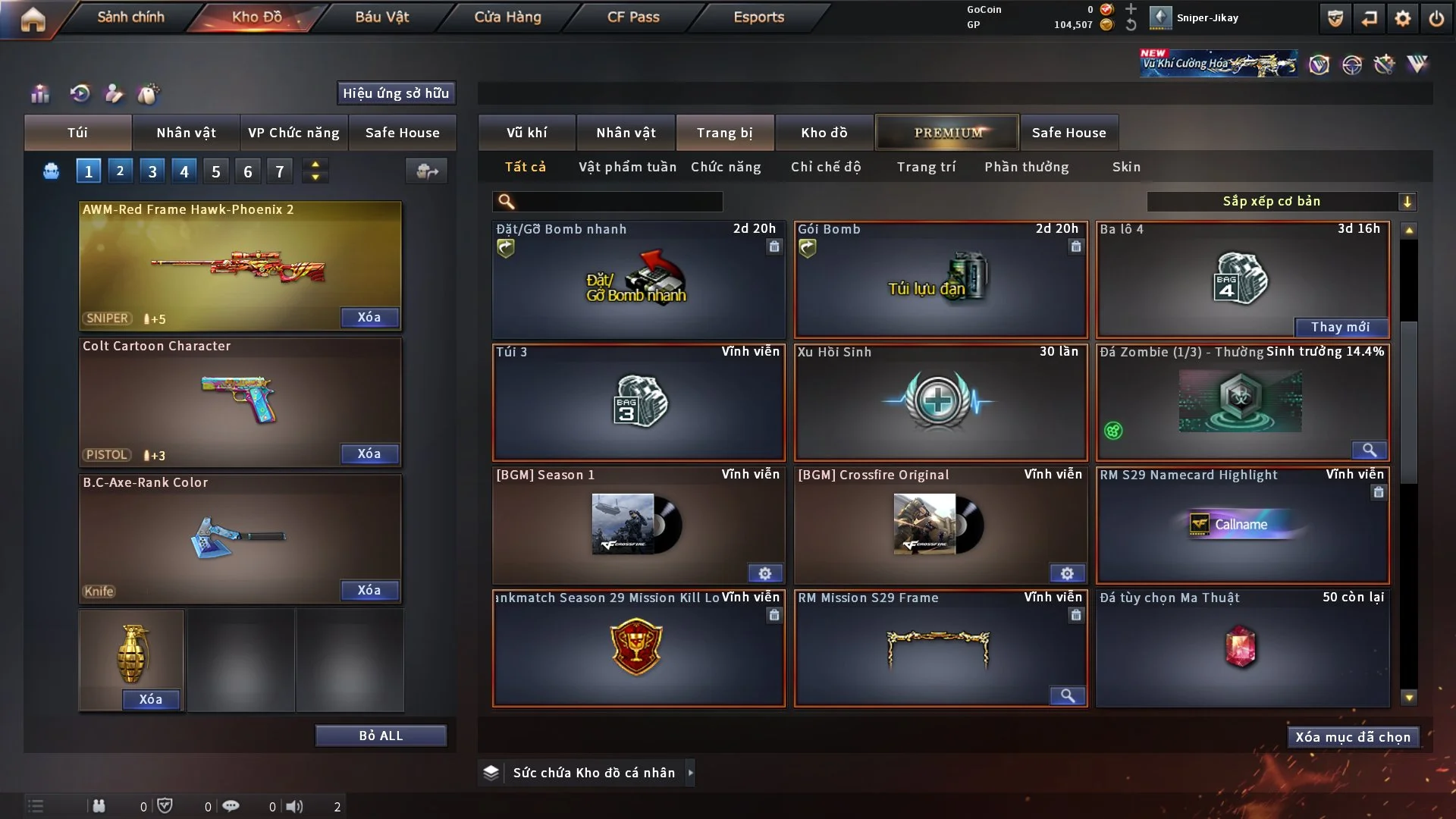The width and height of the screenshot is (1456, 819).
Task: Filter items by Vật phẩm tuần
Action: 627,167
